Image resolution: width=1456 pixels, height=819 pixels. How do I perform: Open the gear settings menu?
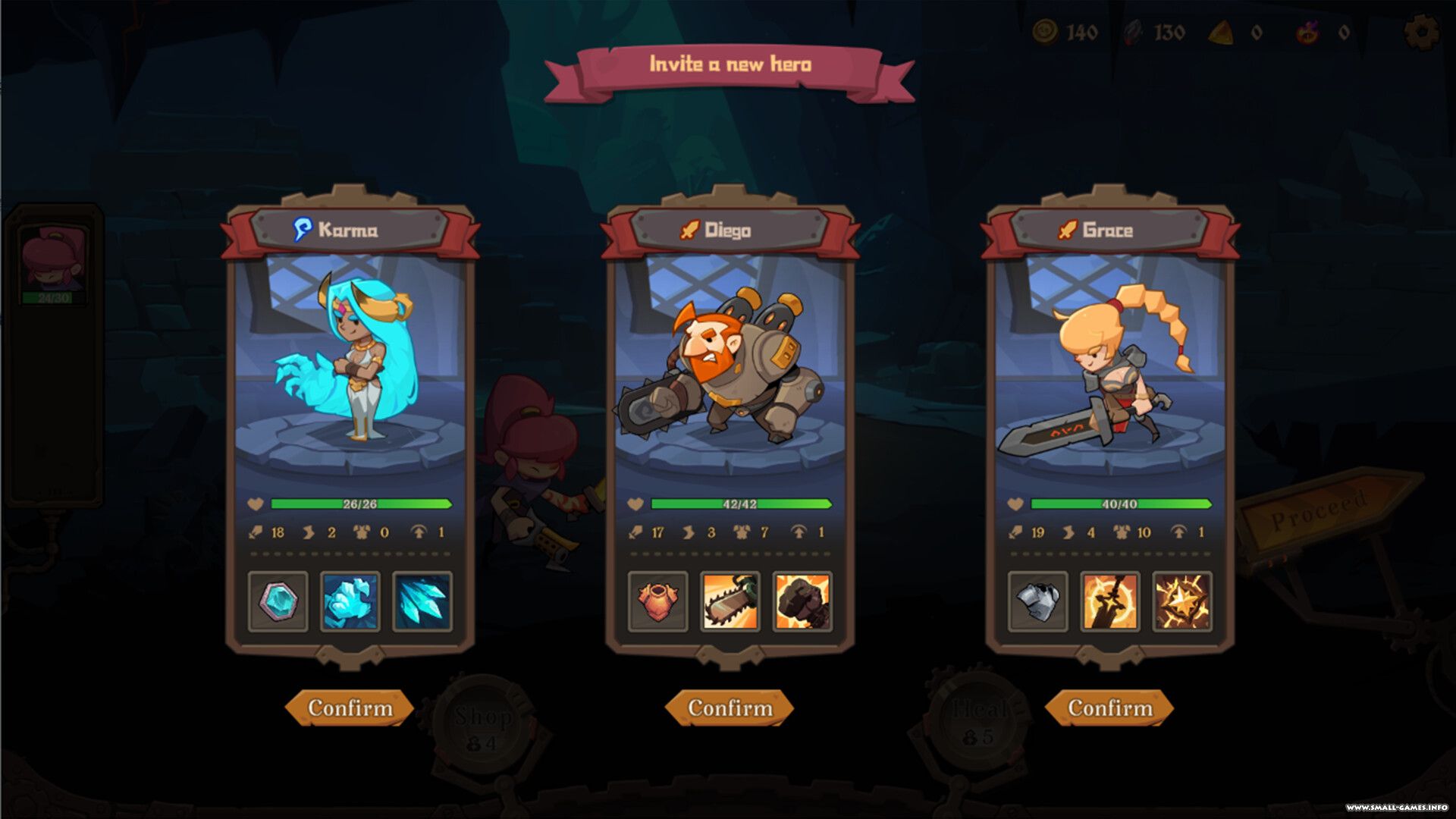click(x=1421, y=33)
